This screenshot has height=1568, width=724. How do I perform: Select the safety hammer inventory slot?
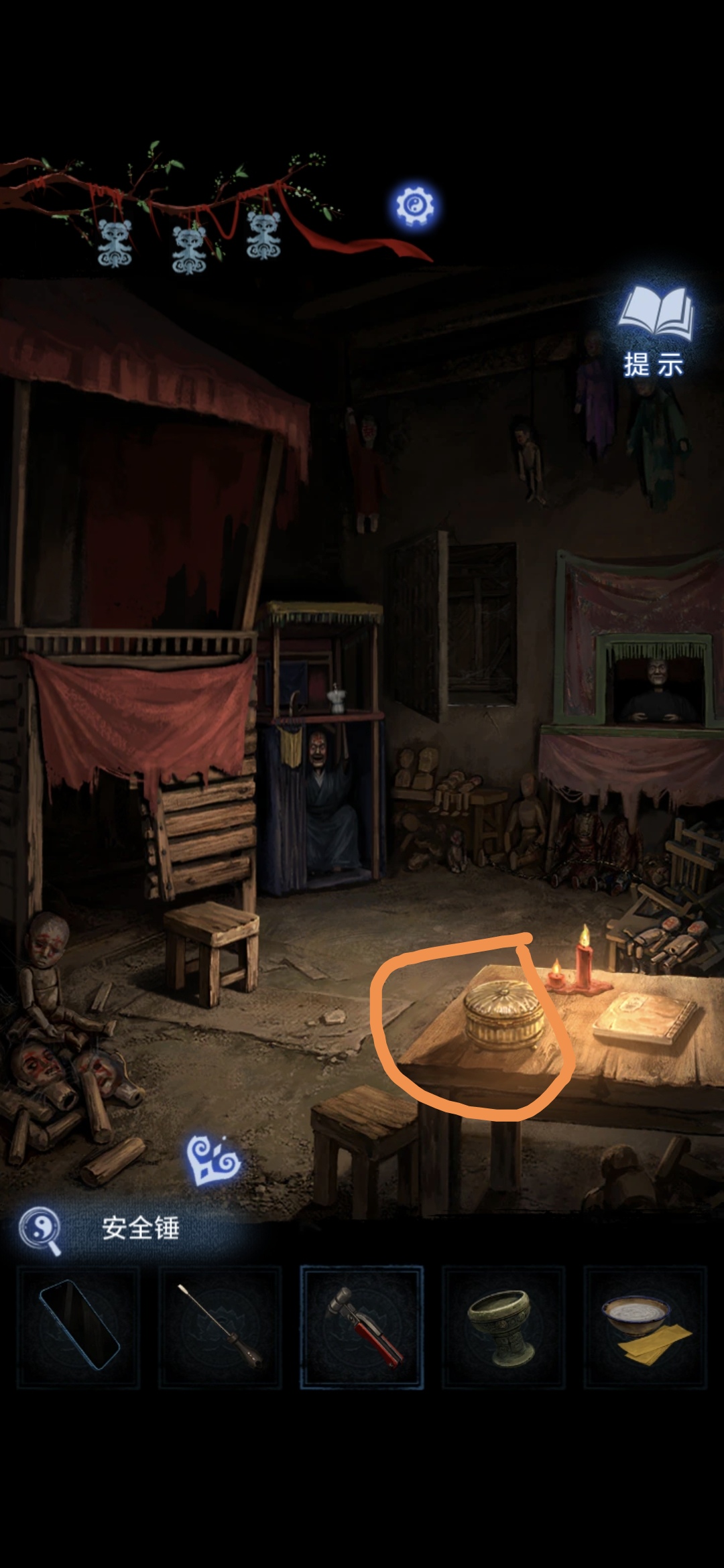coord(362,1327)
